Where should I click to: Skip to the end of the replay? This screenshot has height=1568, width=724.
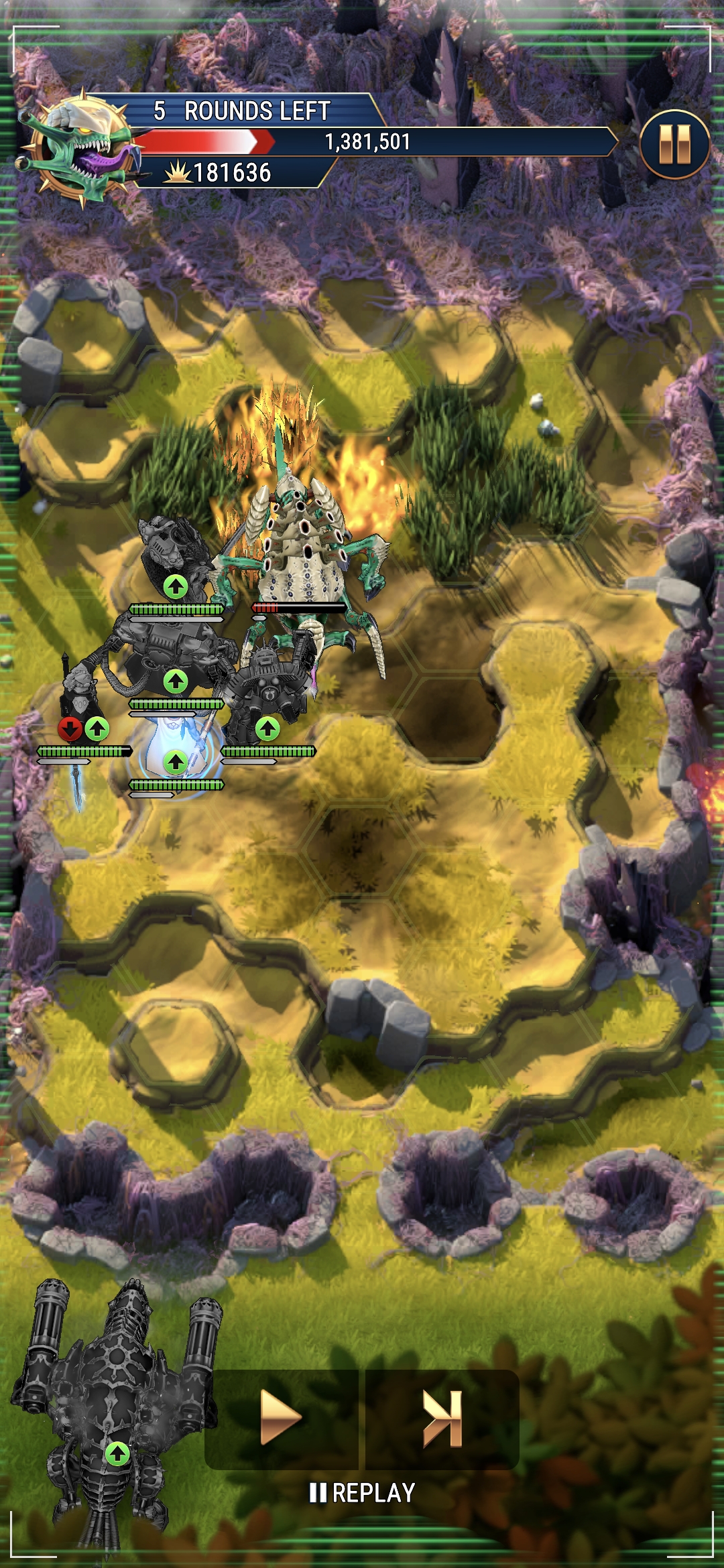pyautogui.click(x=442, y=1418)
